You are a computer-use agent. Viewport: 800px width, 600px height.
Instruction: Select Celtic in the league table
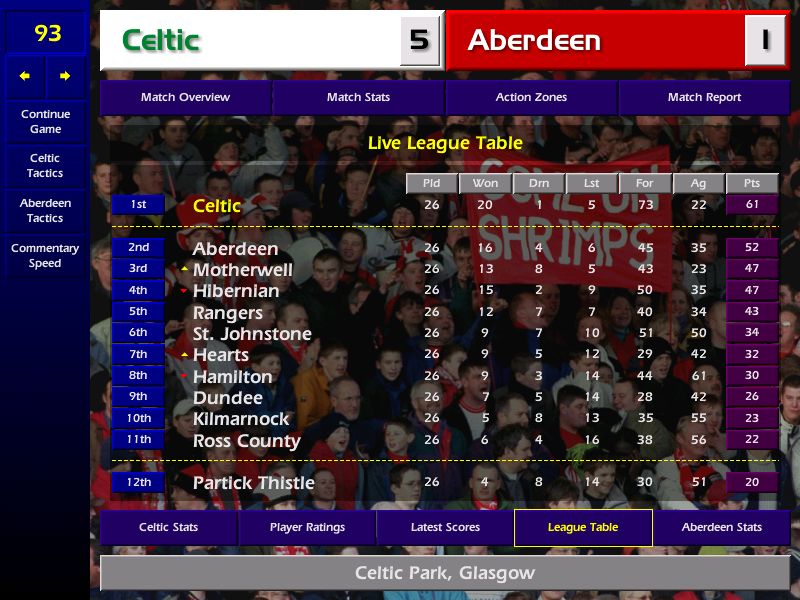click(217, 205)
